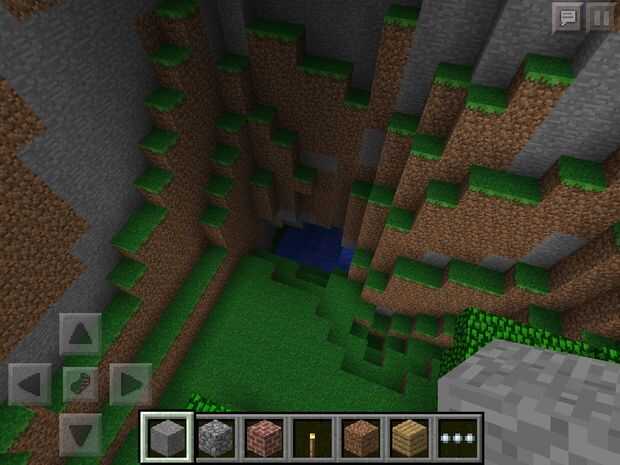
Task: Choose the red brick block slot
Action: (264, 438)
